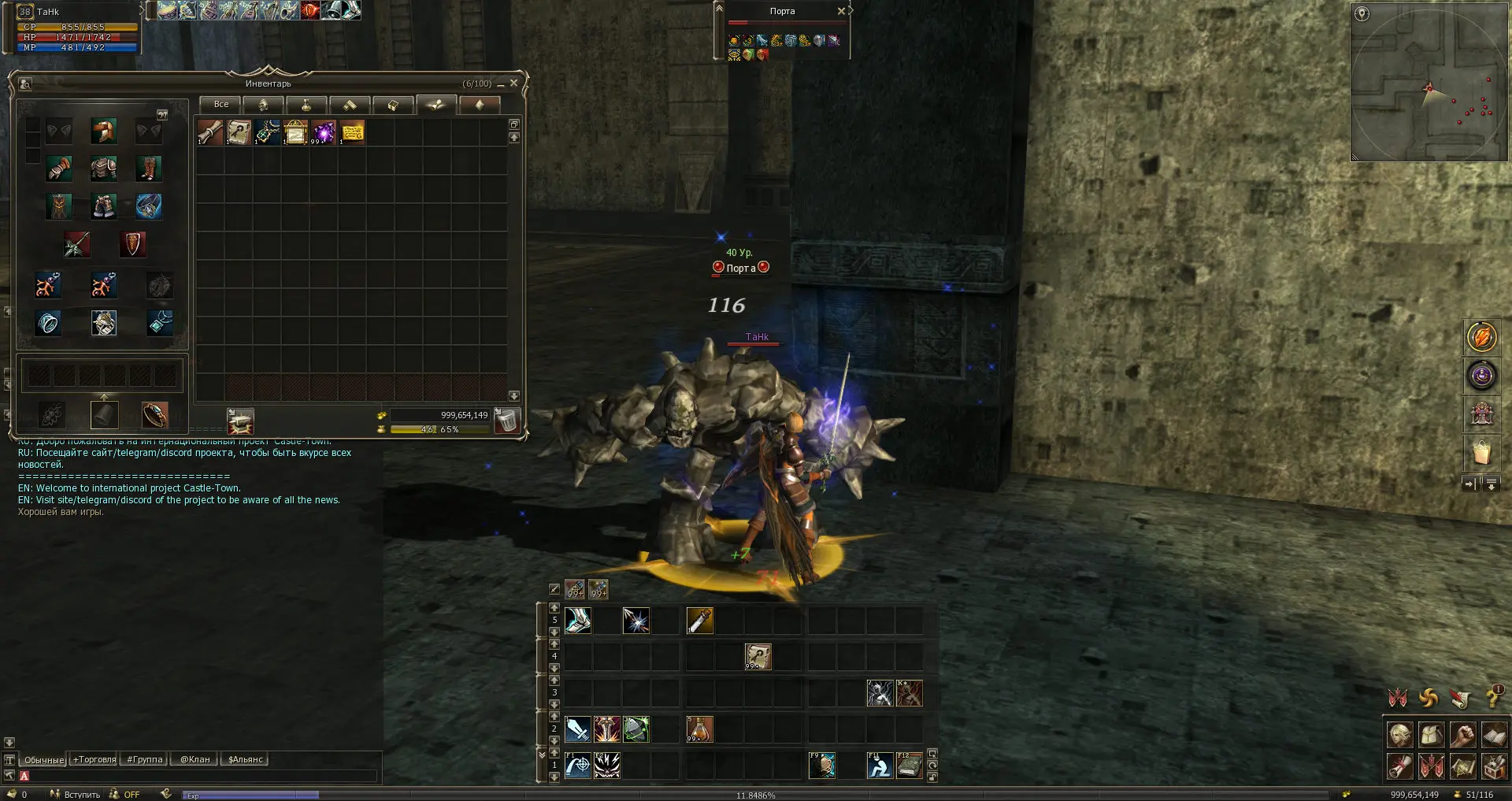This screenshot has height=801, width=1512.
Task: Switch to the Все inventory tab
Action: pos(220,105)
